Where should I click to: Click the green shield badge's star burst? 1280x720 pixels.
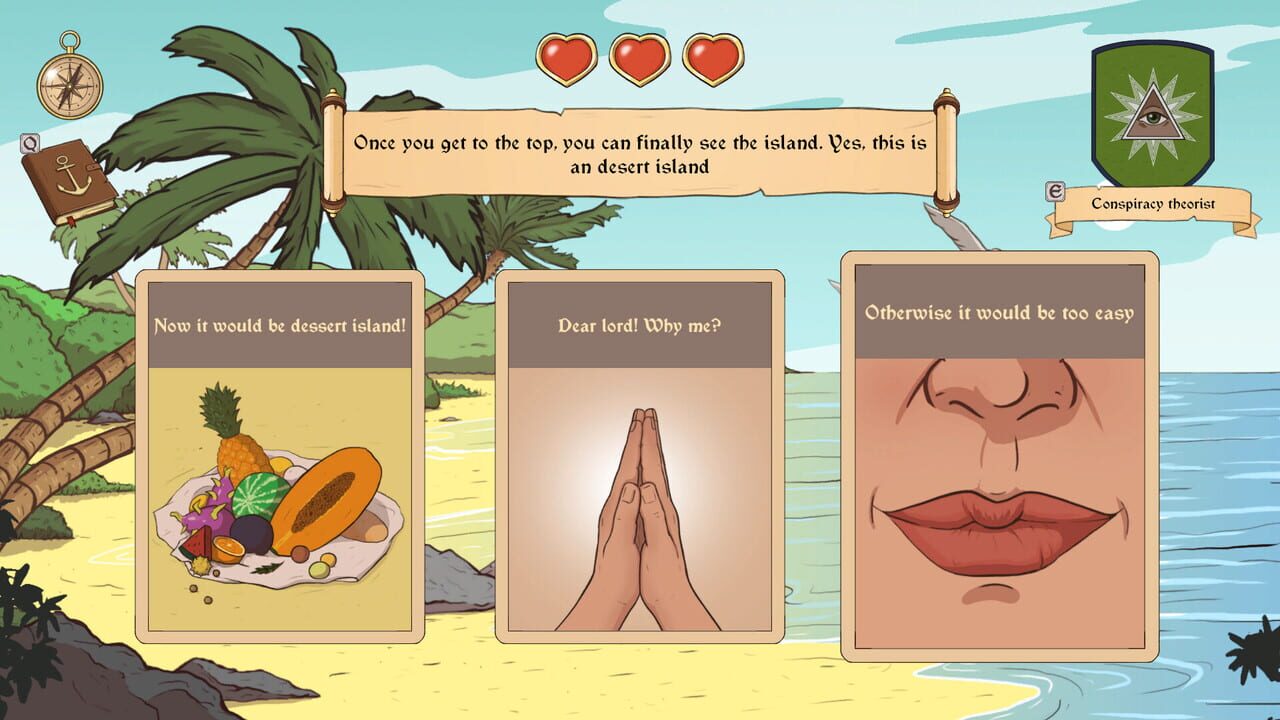pos(1150,115)
